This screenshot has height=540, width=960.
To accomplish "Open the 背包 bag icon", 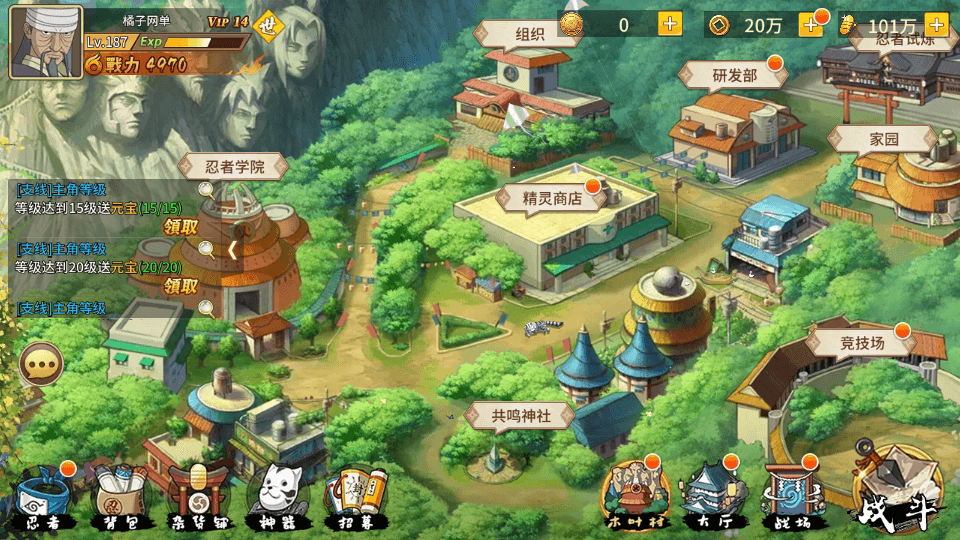I will (x=118, y=497).
